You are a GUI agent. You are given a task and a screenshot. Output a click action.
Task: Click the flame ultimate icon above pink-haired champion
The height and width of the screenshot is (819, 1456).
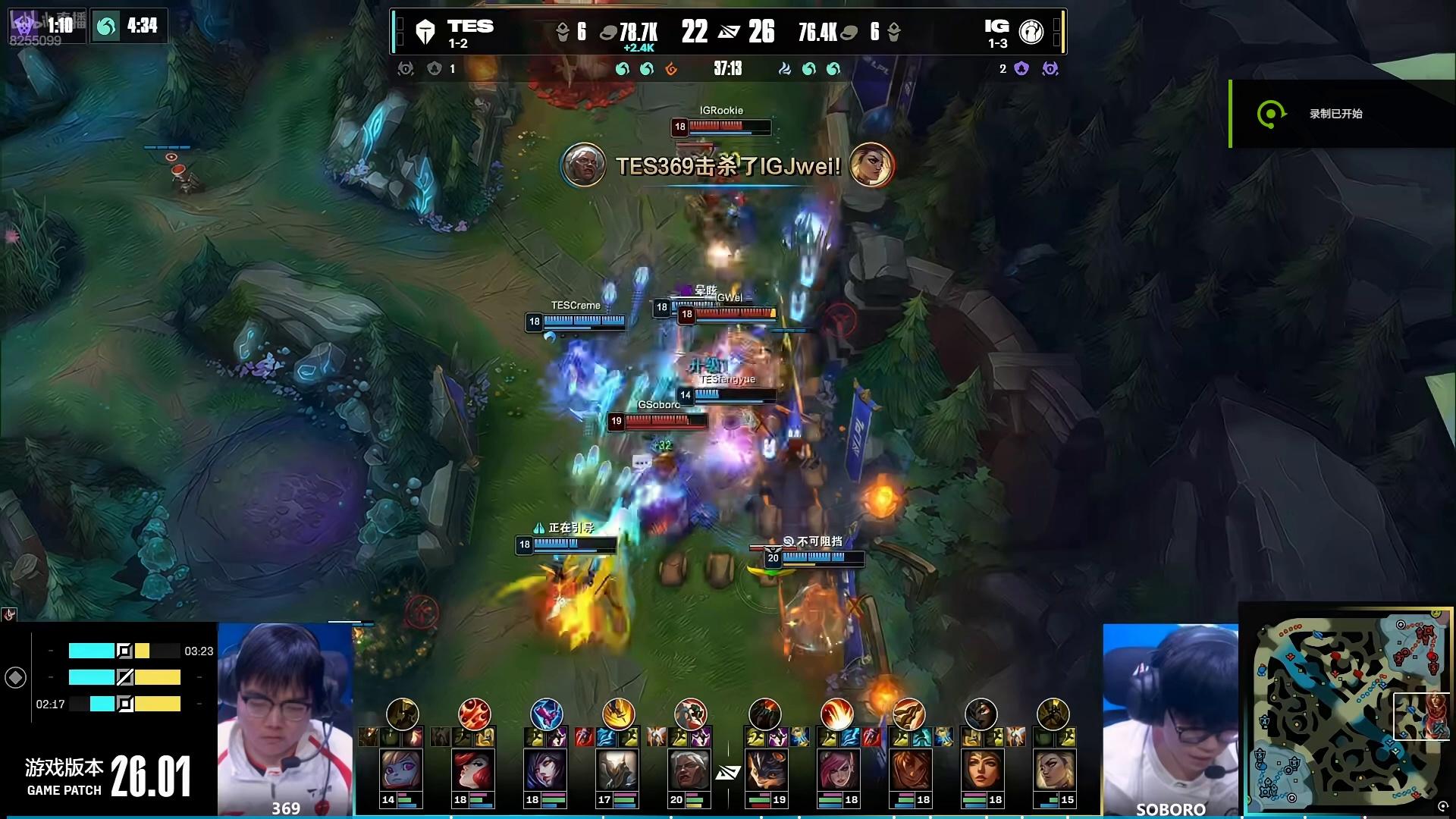(x=836, y=714)
